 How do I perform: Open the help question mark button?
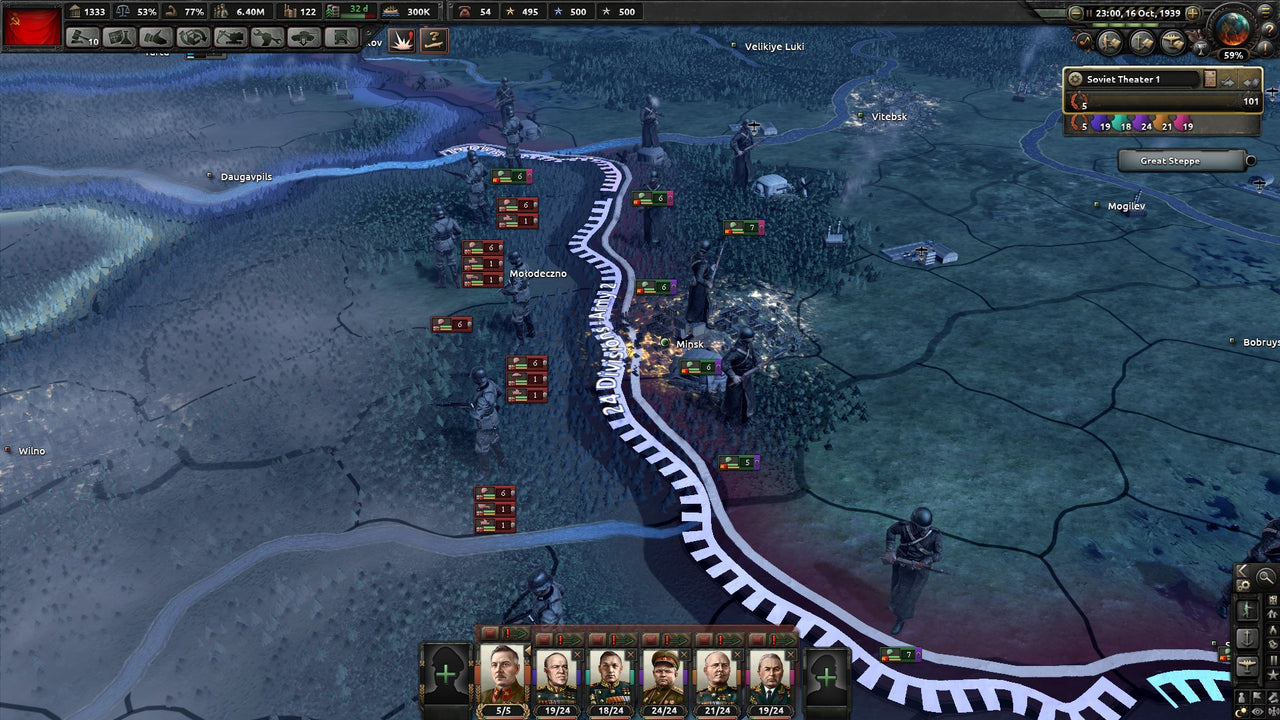pyautogui.click(x=1270, y=30)
